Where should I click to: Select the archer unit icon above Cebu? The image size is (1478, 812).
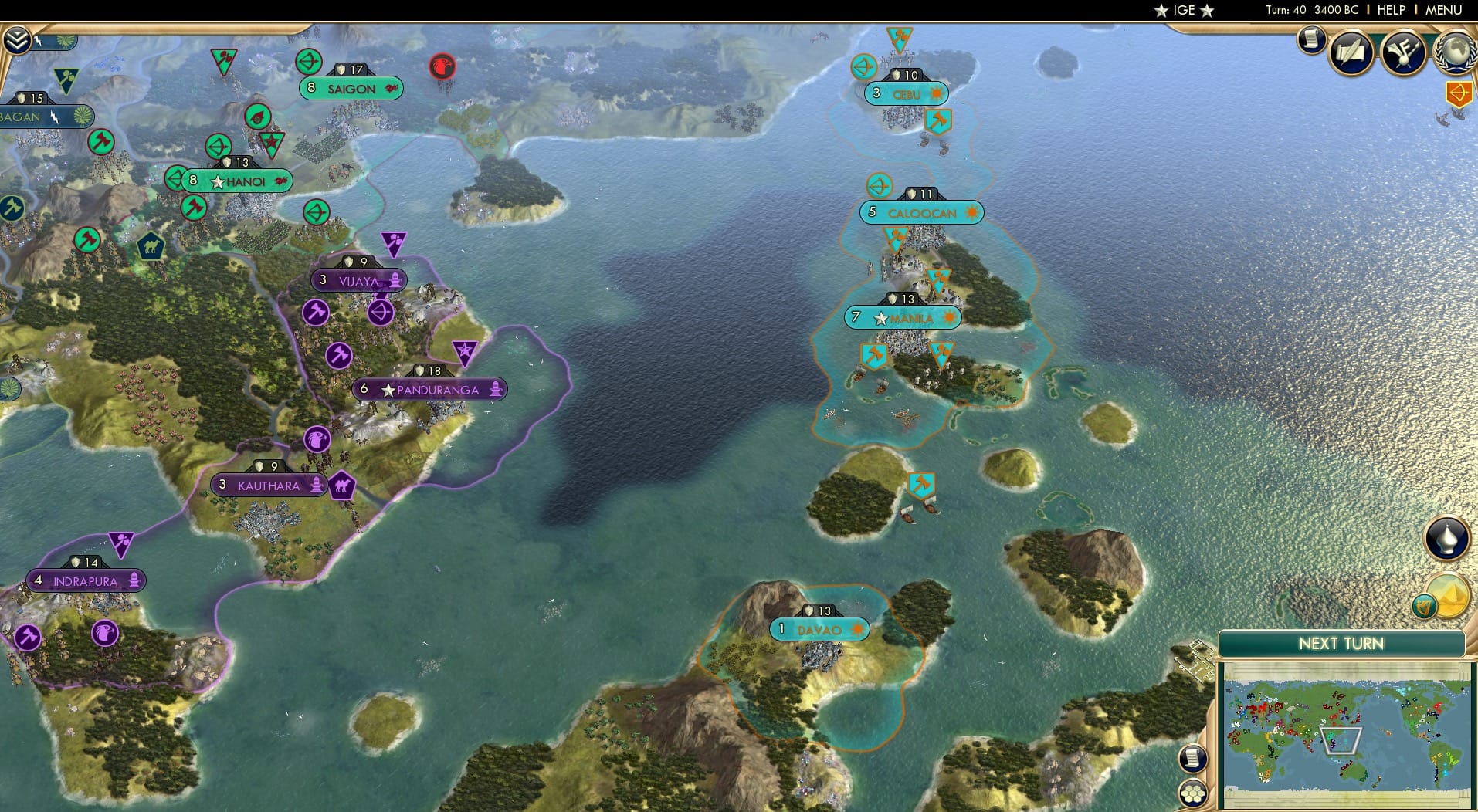point(864,67)
